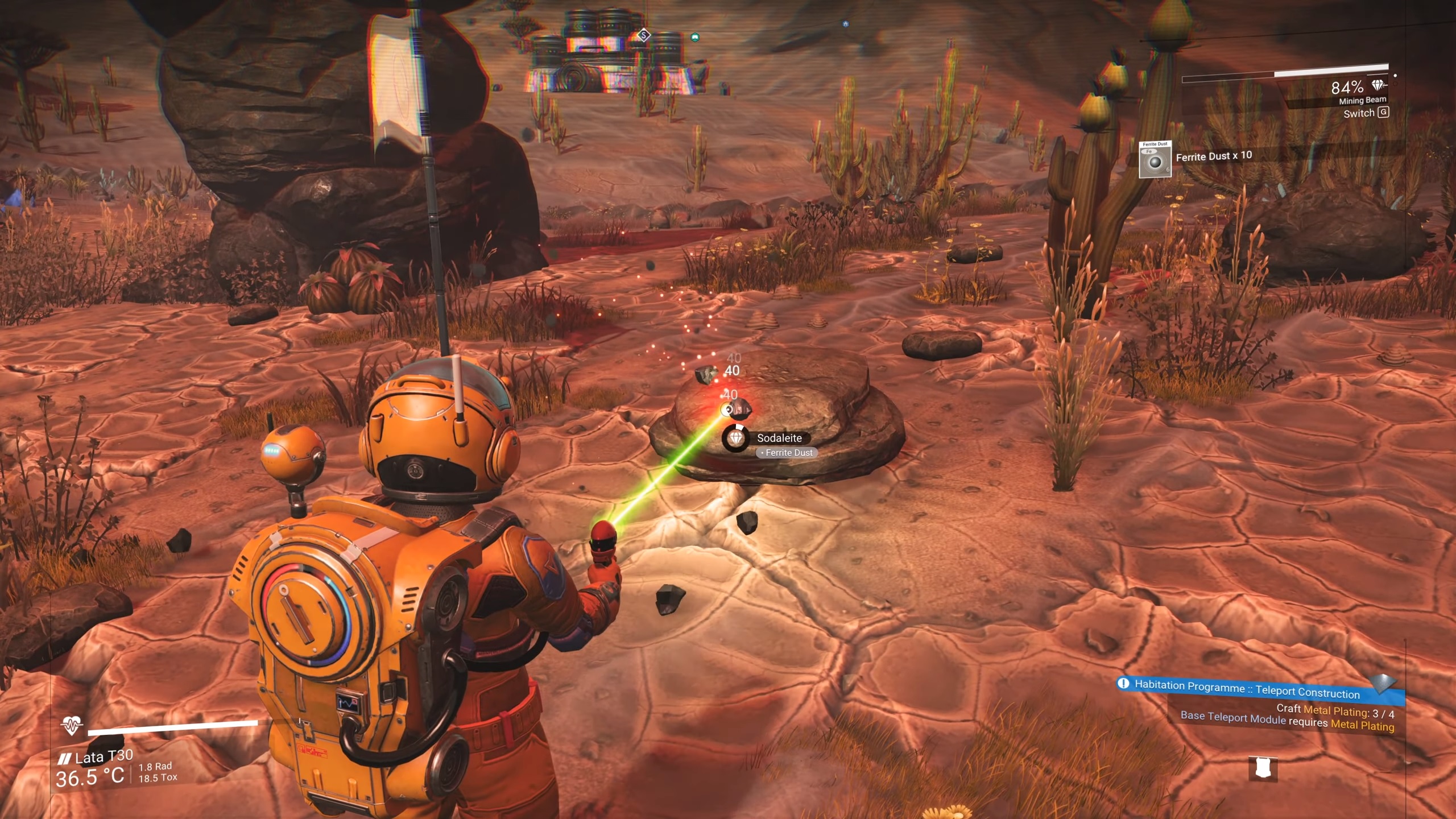Select the white shield hazard icon
The height and width of the screenshot is (819, 1456).
coord(1263,768)
